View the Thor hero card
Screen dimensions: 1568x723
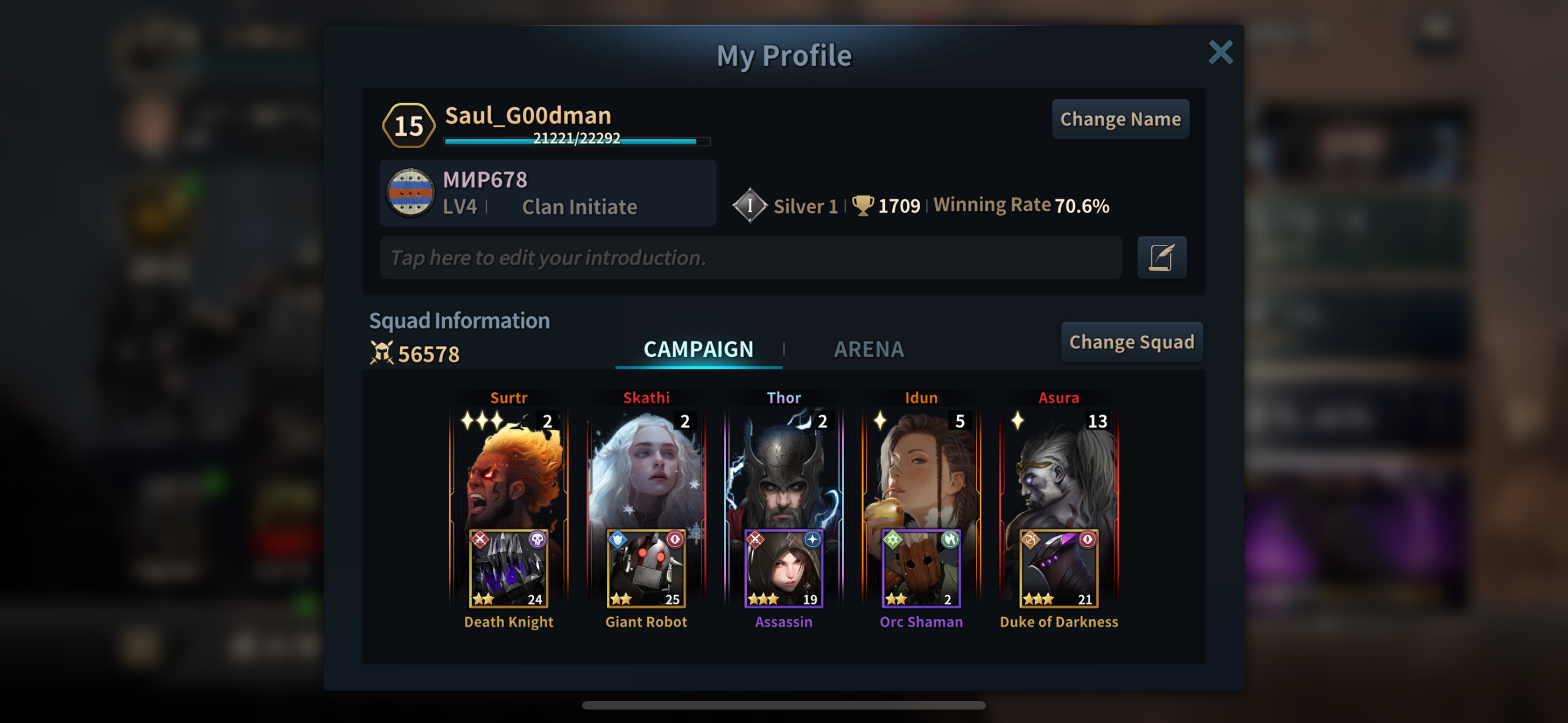click(783, 469)
